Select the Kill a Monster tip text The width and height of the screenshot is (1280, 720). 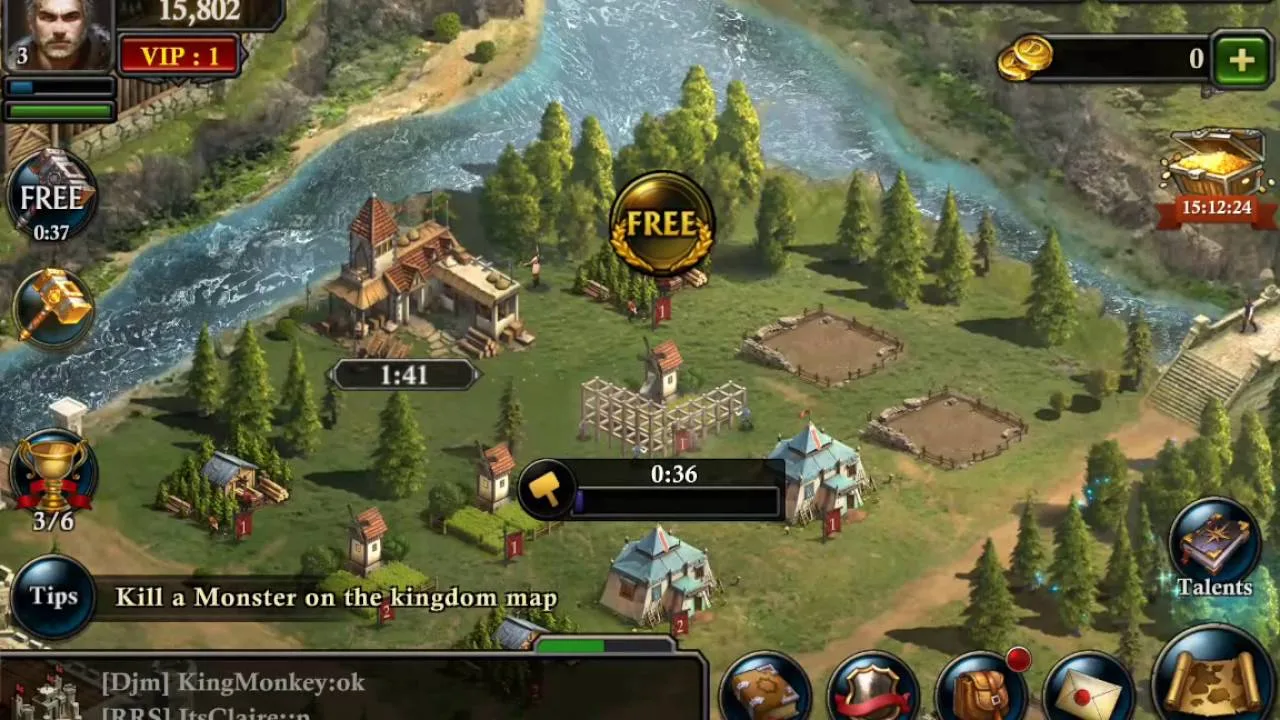pos(336,598)
